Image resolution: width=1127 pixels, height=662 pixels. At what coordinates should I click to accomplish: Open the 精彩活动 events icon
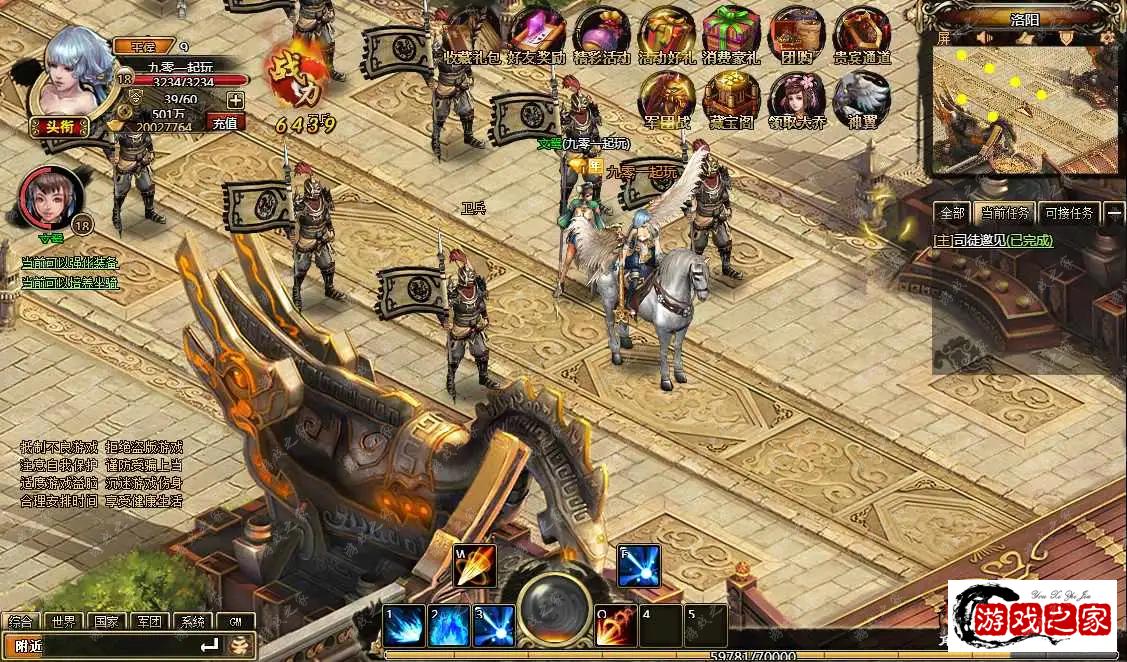click(x=602, y=34)
